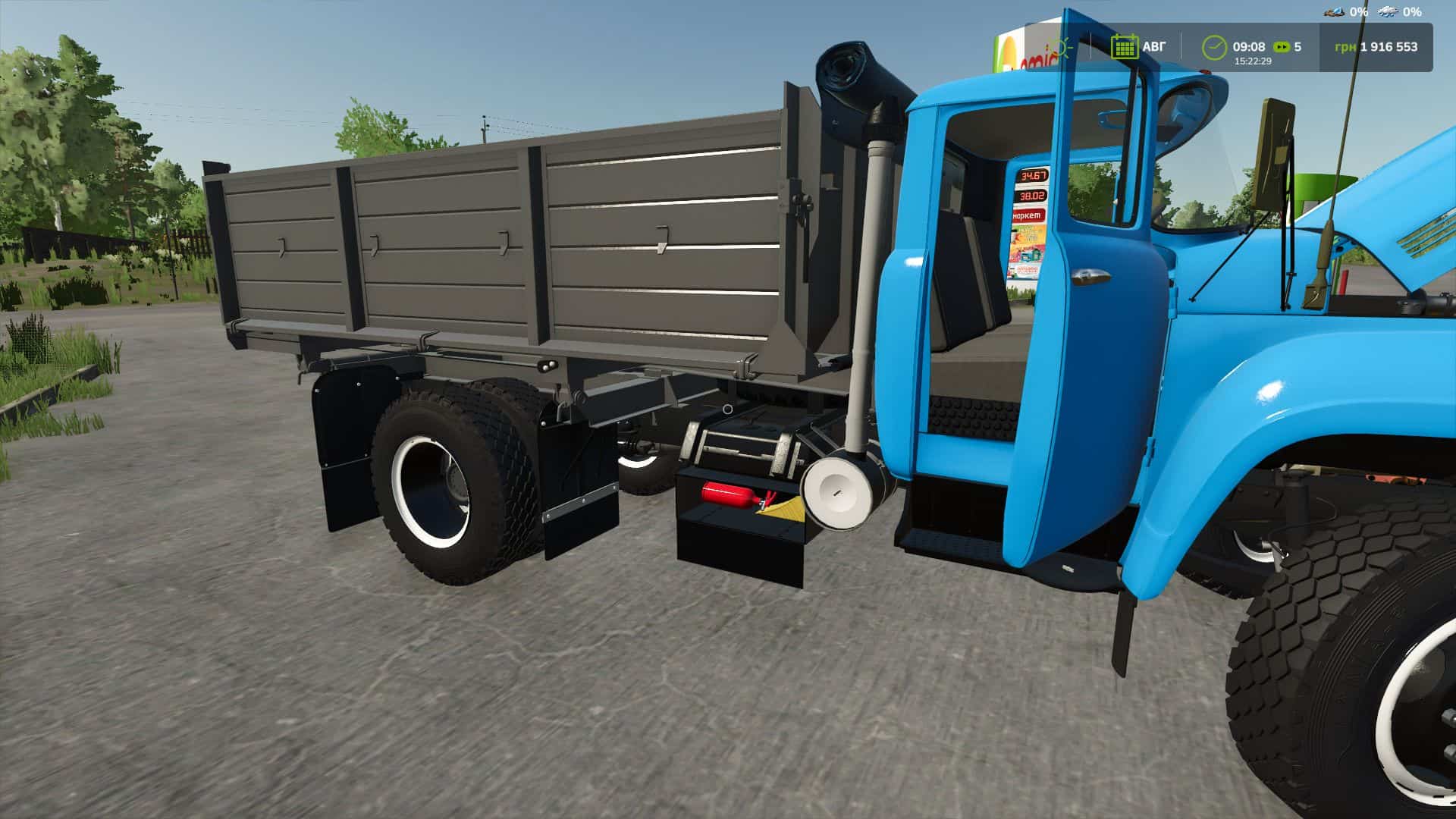Click the fast-forward time scale icon

[1281, 47]
